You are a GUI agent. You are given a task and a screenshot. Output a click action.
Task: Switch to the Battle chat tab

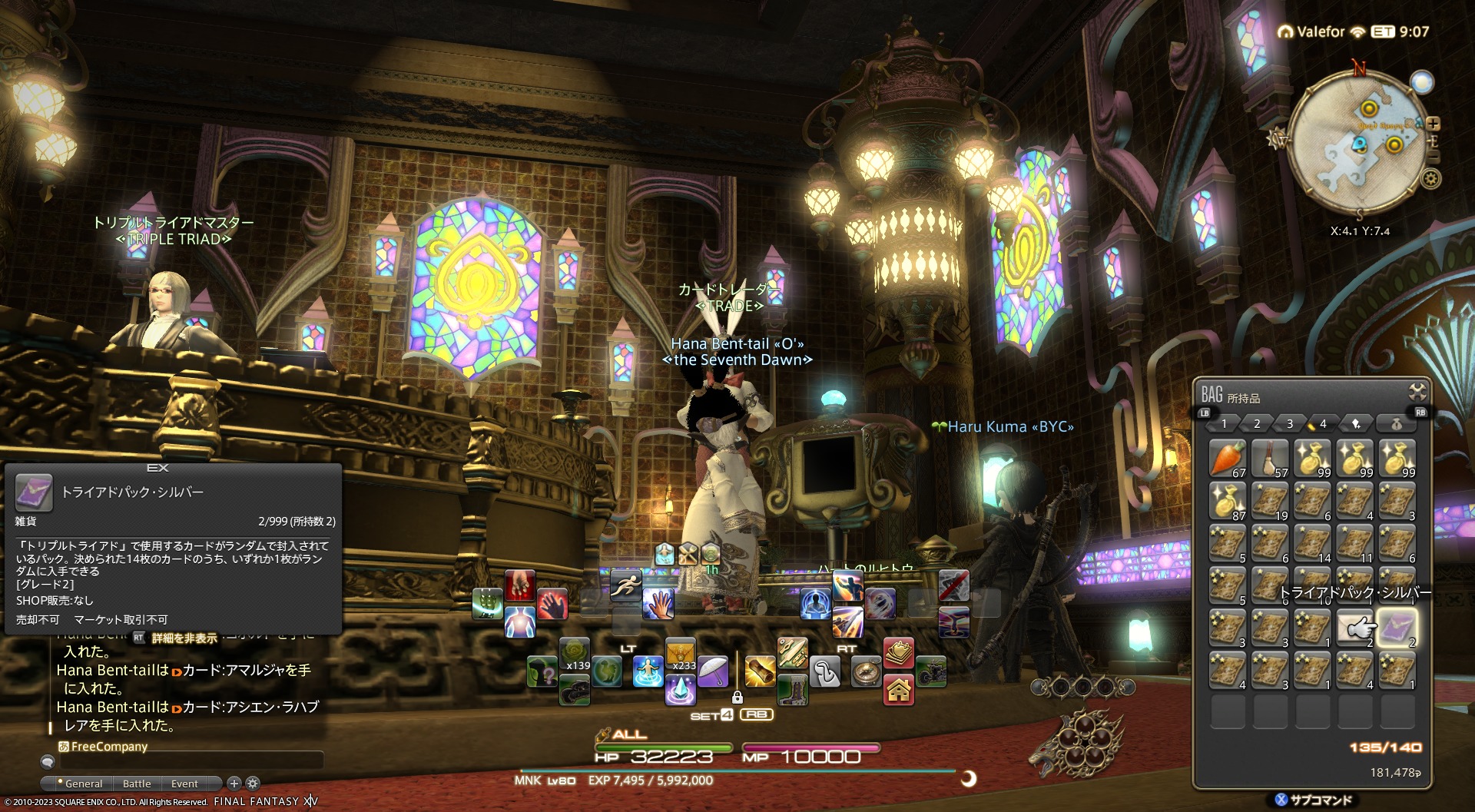point(137,784)
